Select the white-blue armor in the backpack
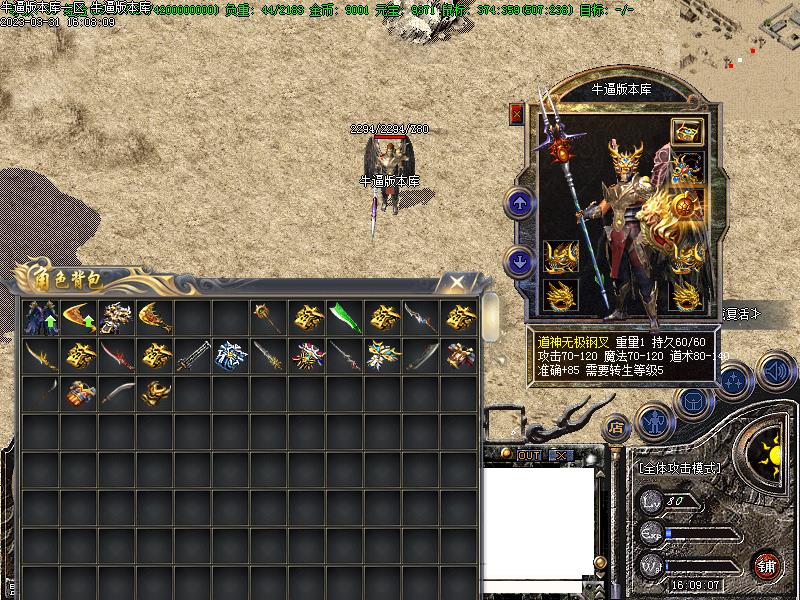 (231, 355)
